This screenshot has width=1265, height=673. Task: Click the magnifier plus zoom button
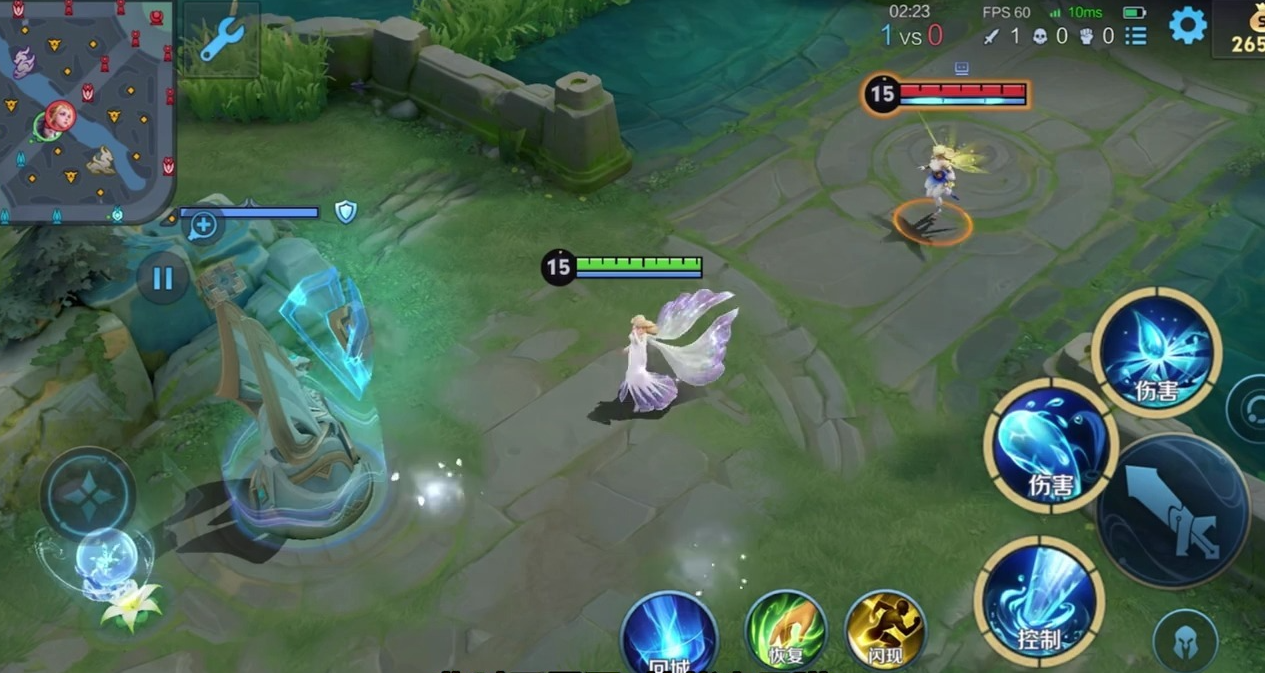tap(203, 225)
